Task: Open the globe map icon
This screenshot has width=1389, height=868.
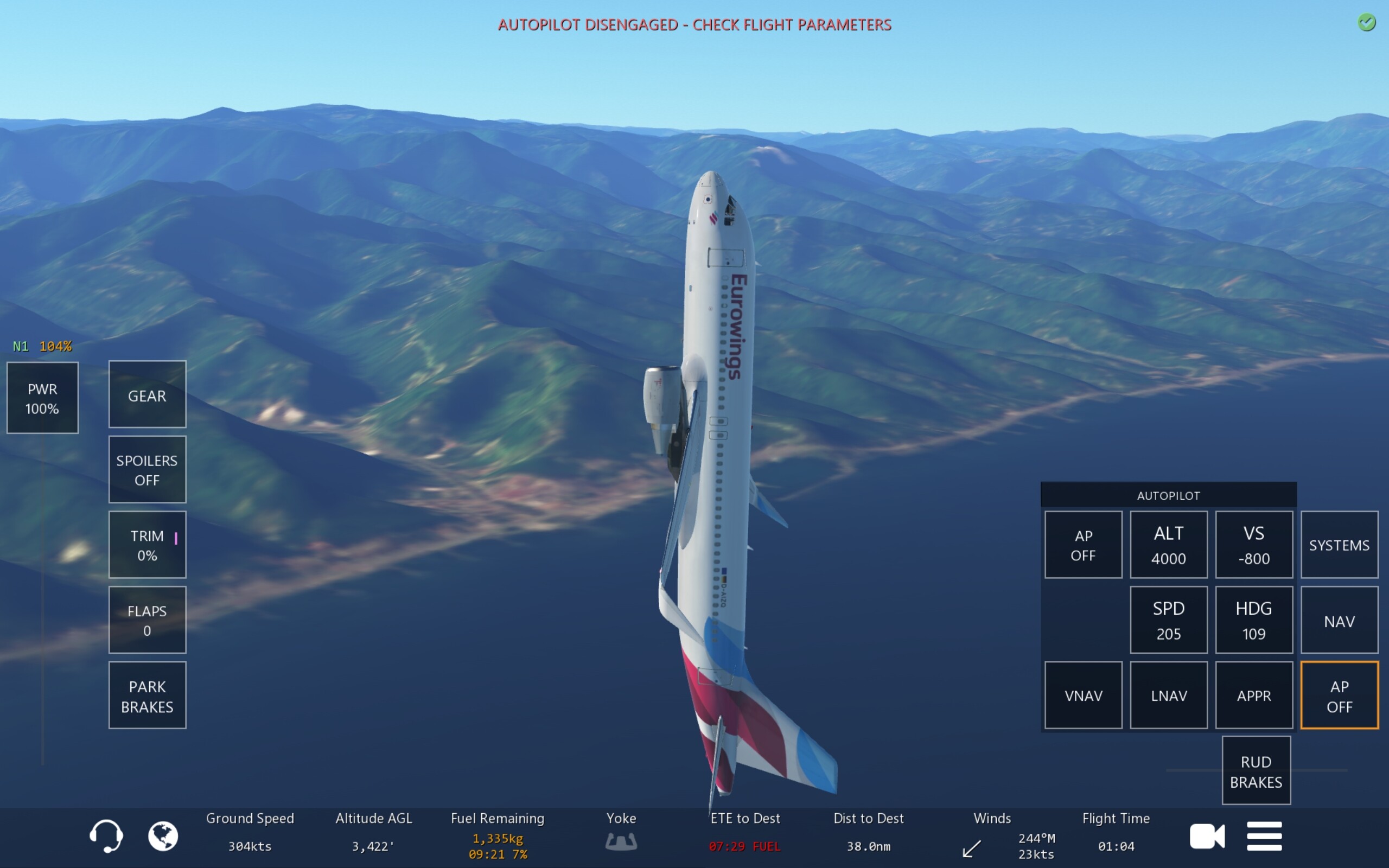Action: pyautogui.click(x=163, y=836)
